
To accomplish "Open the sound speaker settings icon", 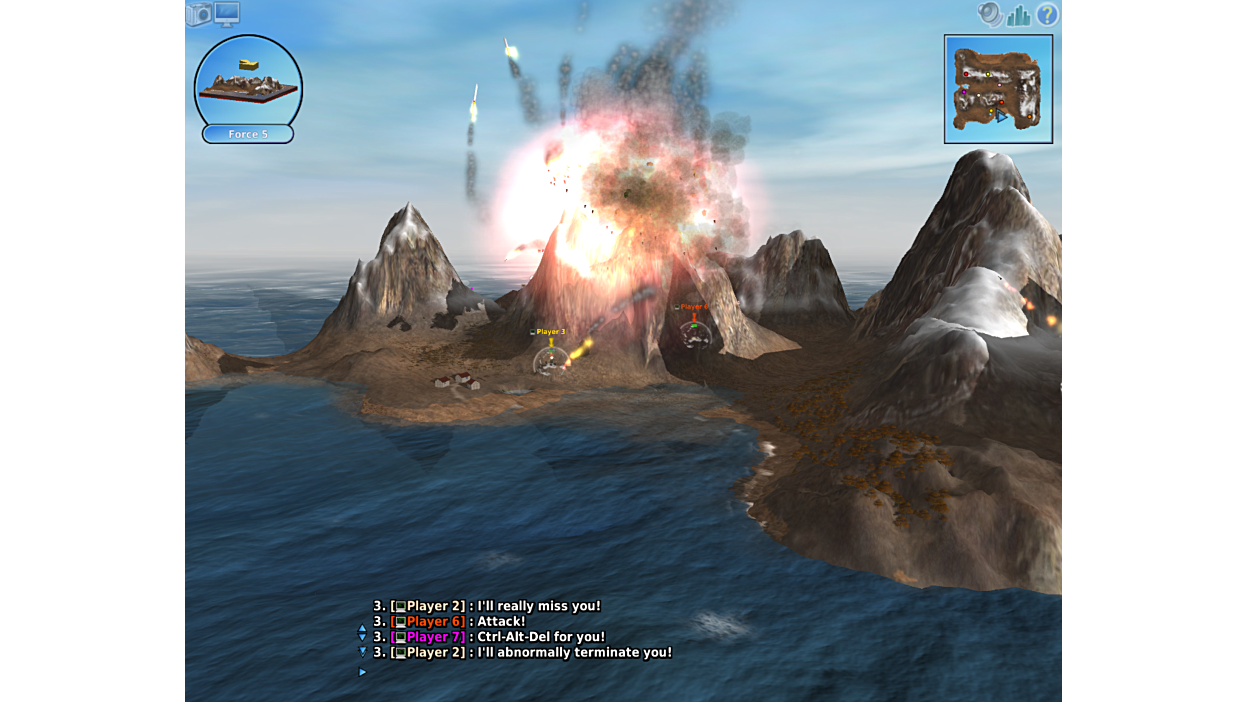I will pos(989,14).
